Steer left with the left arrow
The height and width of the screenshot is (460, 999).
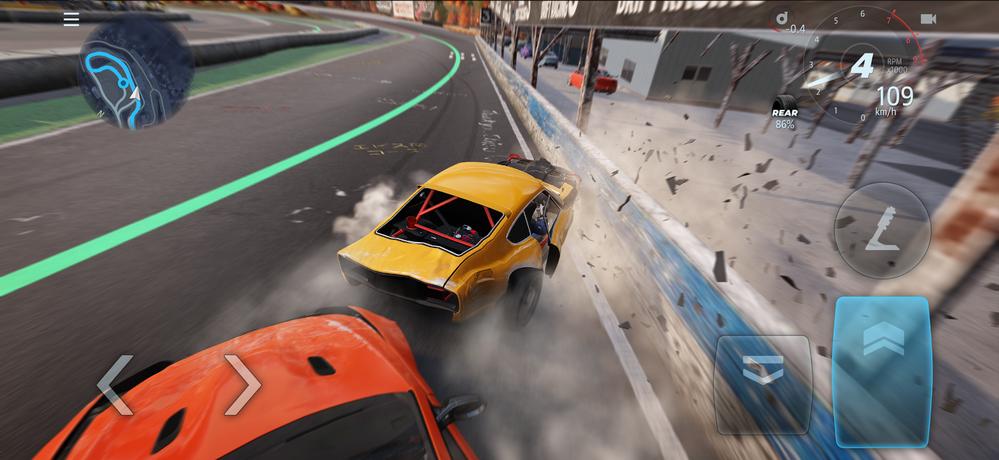click(x=115, y=385)
